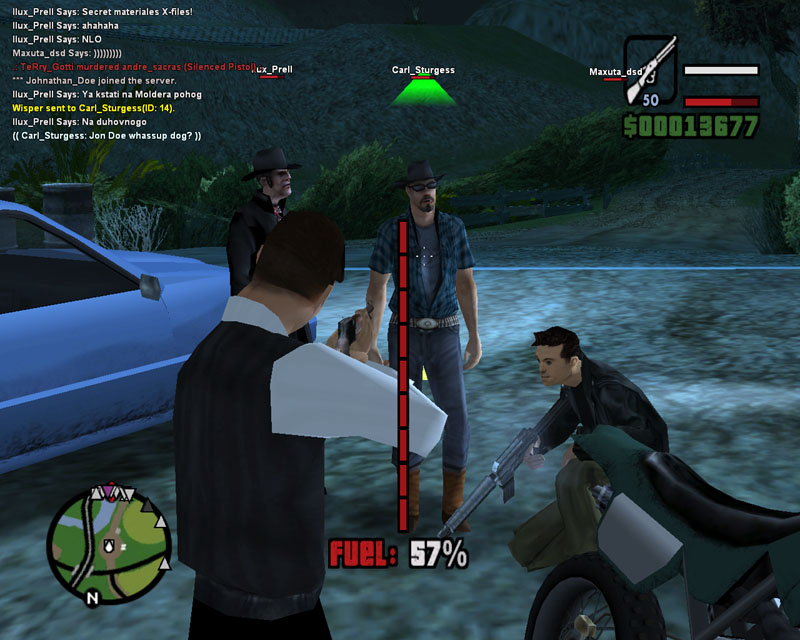Viewport: 800px width, 640px height.
Task: Click the Carl_Sturgess player name tag
Action: pos(423,70)
